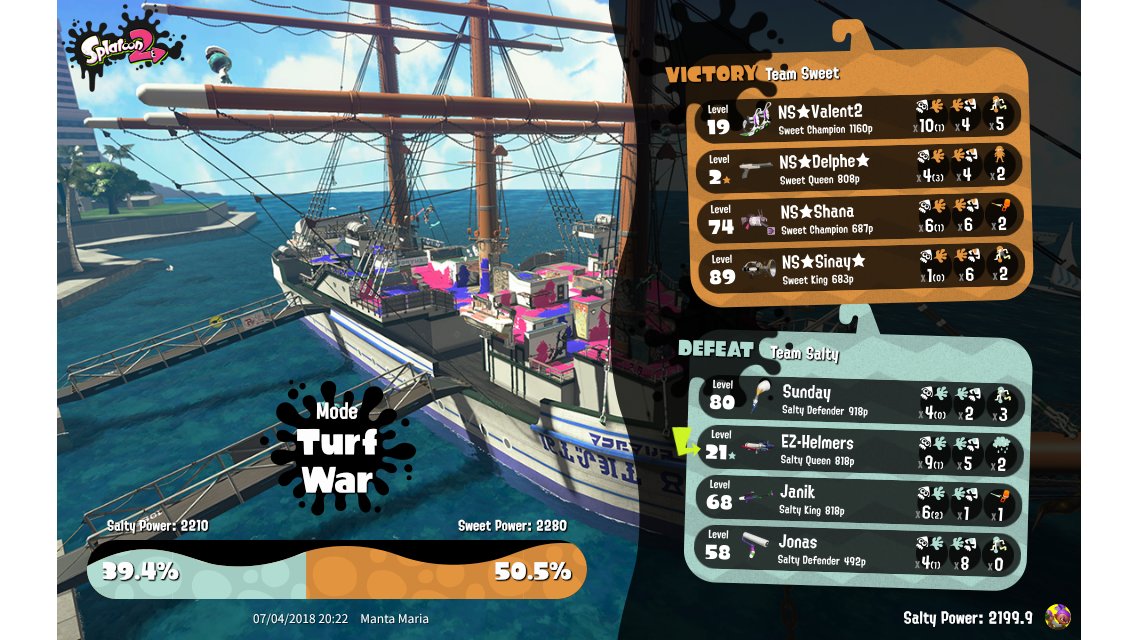Select the EZ-Helmers player row
Image resolution: width=1138 pixels, height=640 pixels.
[x=860, y=449]
